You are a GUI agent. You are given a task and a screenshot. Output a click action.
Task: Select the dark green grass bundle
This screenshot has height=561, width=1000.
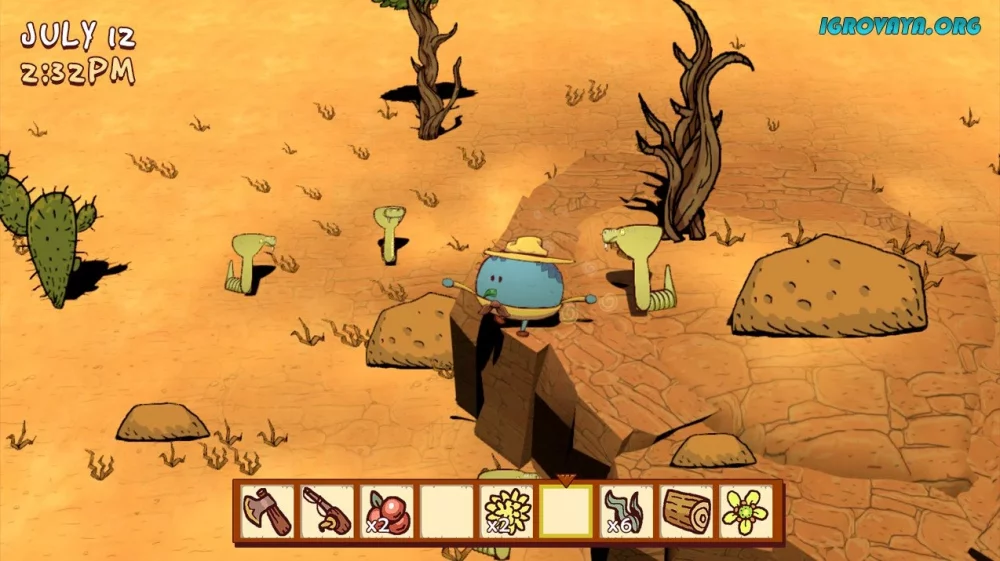[x=626, y=511]
